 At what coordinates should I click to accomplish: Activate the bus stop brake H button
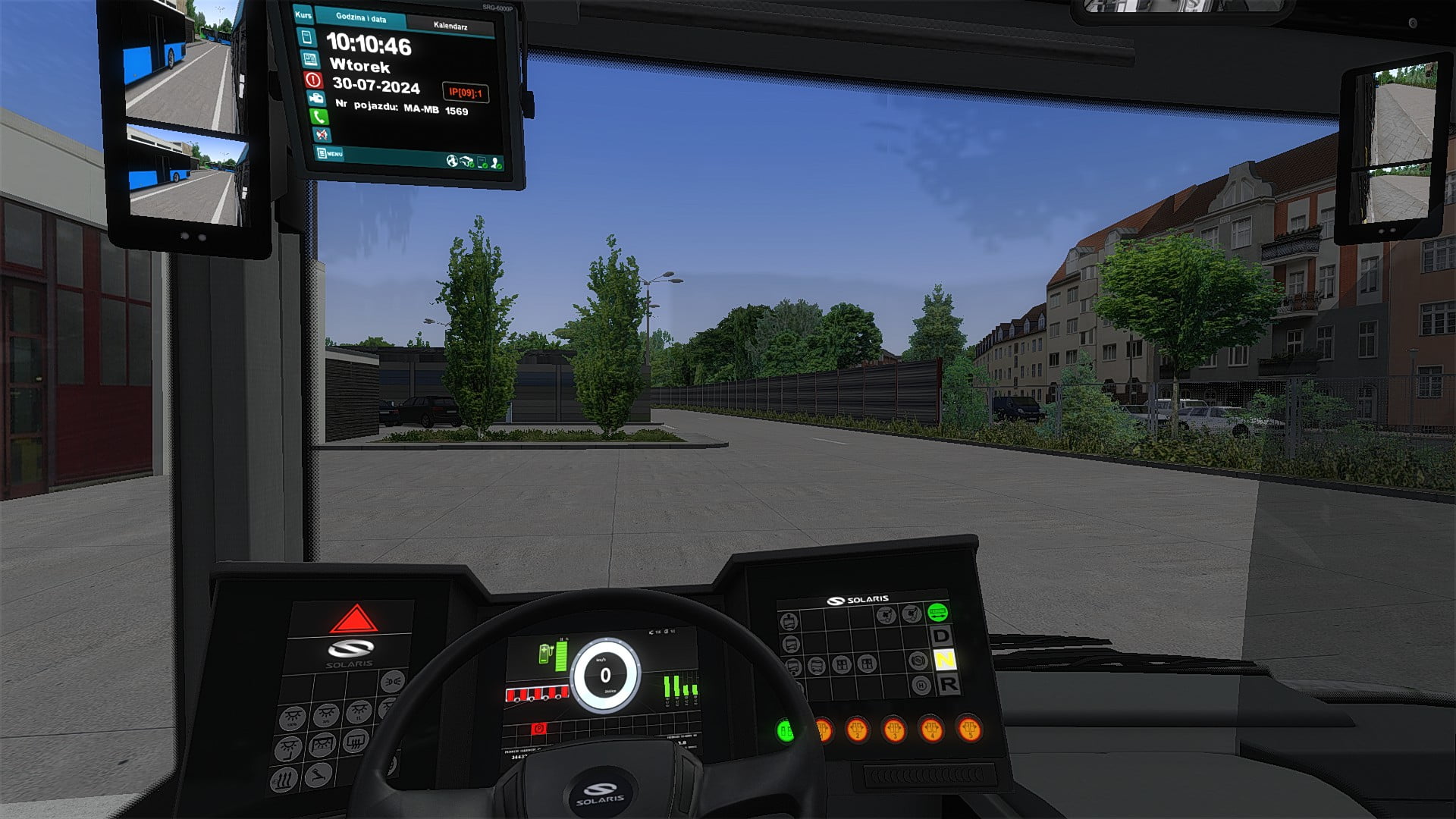pyautogui.click(x=921, y=686)
